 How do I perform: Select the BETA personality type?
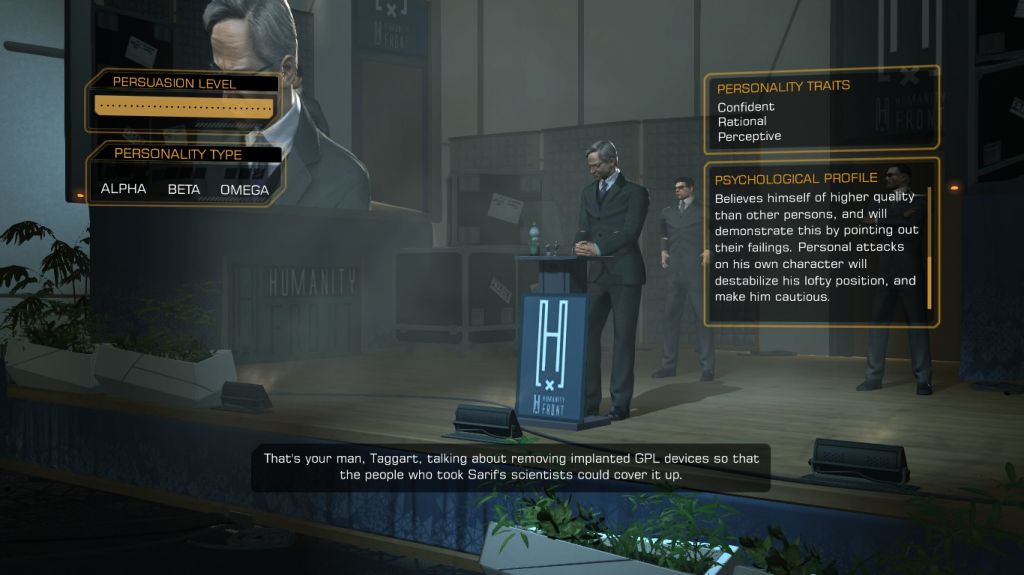183,189
